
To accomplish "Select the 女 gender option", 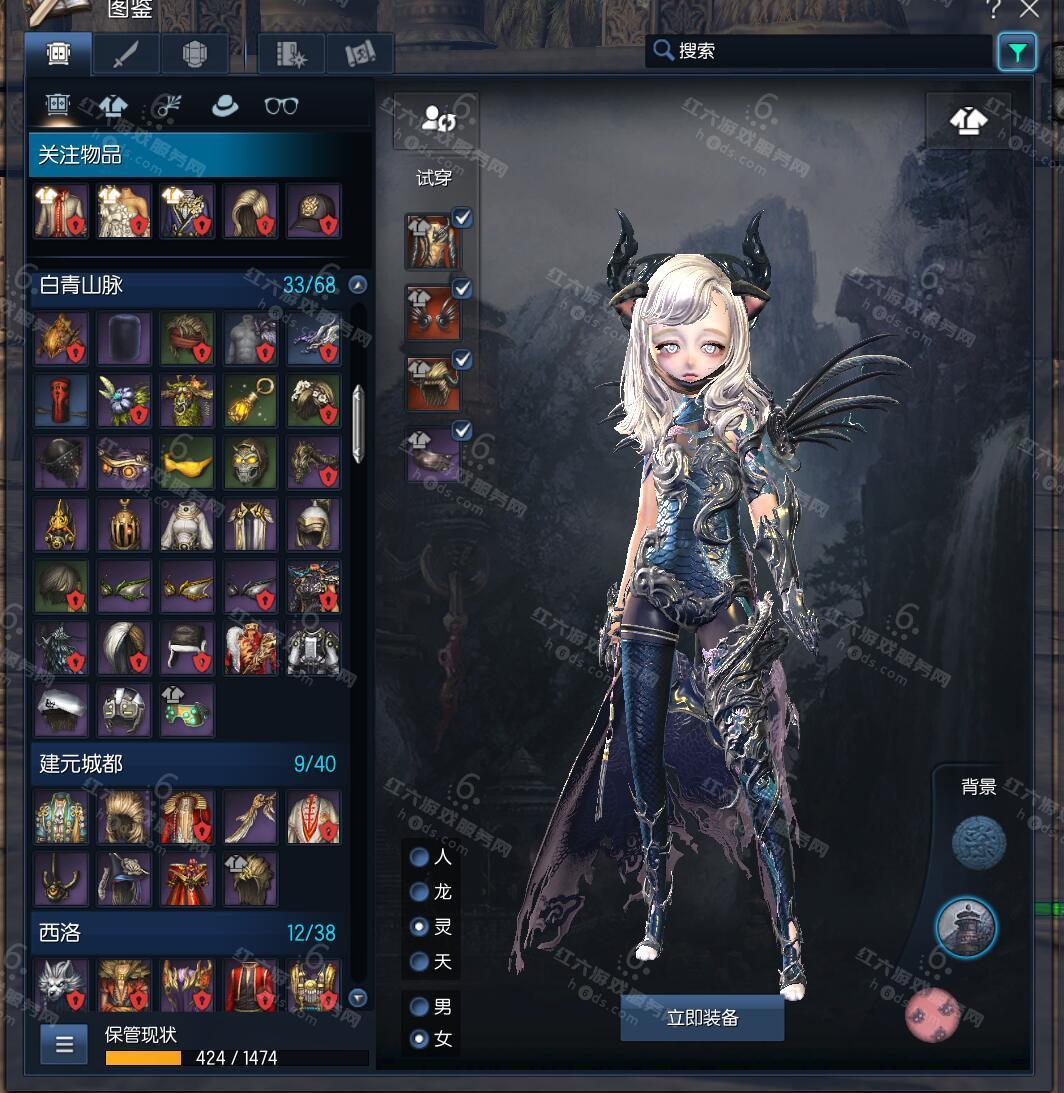I will click(421, 1040).
